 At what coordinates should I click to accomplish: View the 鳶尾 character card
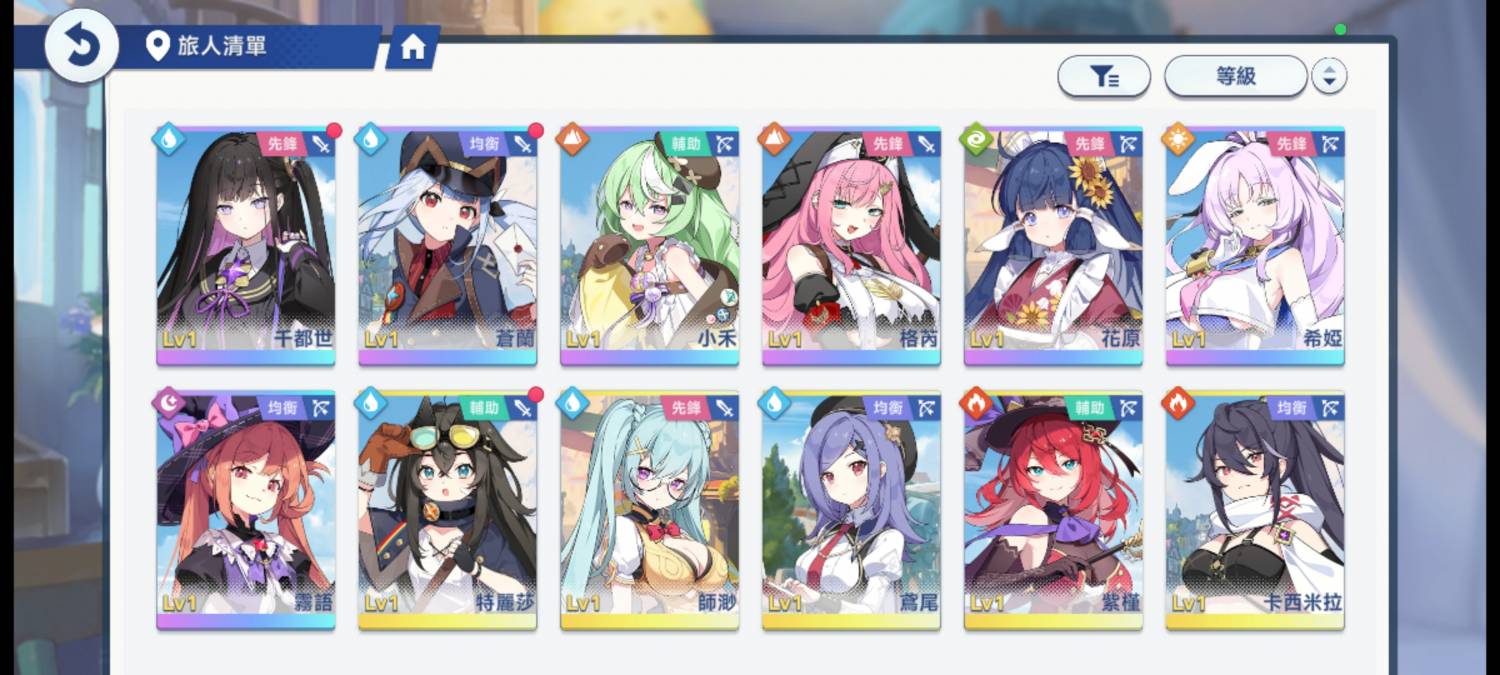pyautogui.click(x=851, y=510)
